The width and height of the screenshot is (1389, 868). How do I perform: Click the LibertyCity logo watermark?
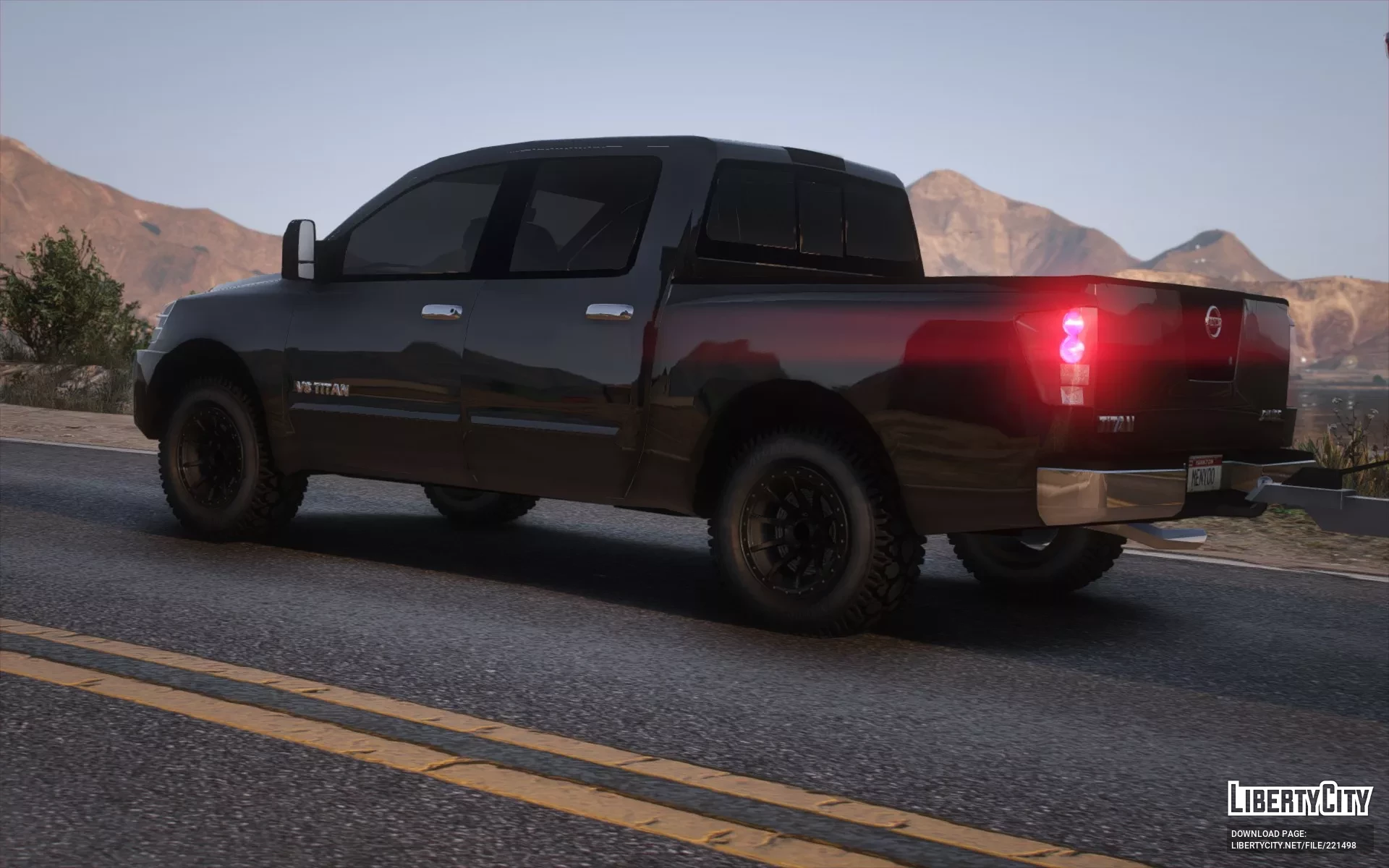[1299, 799]
